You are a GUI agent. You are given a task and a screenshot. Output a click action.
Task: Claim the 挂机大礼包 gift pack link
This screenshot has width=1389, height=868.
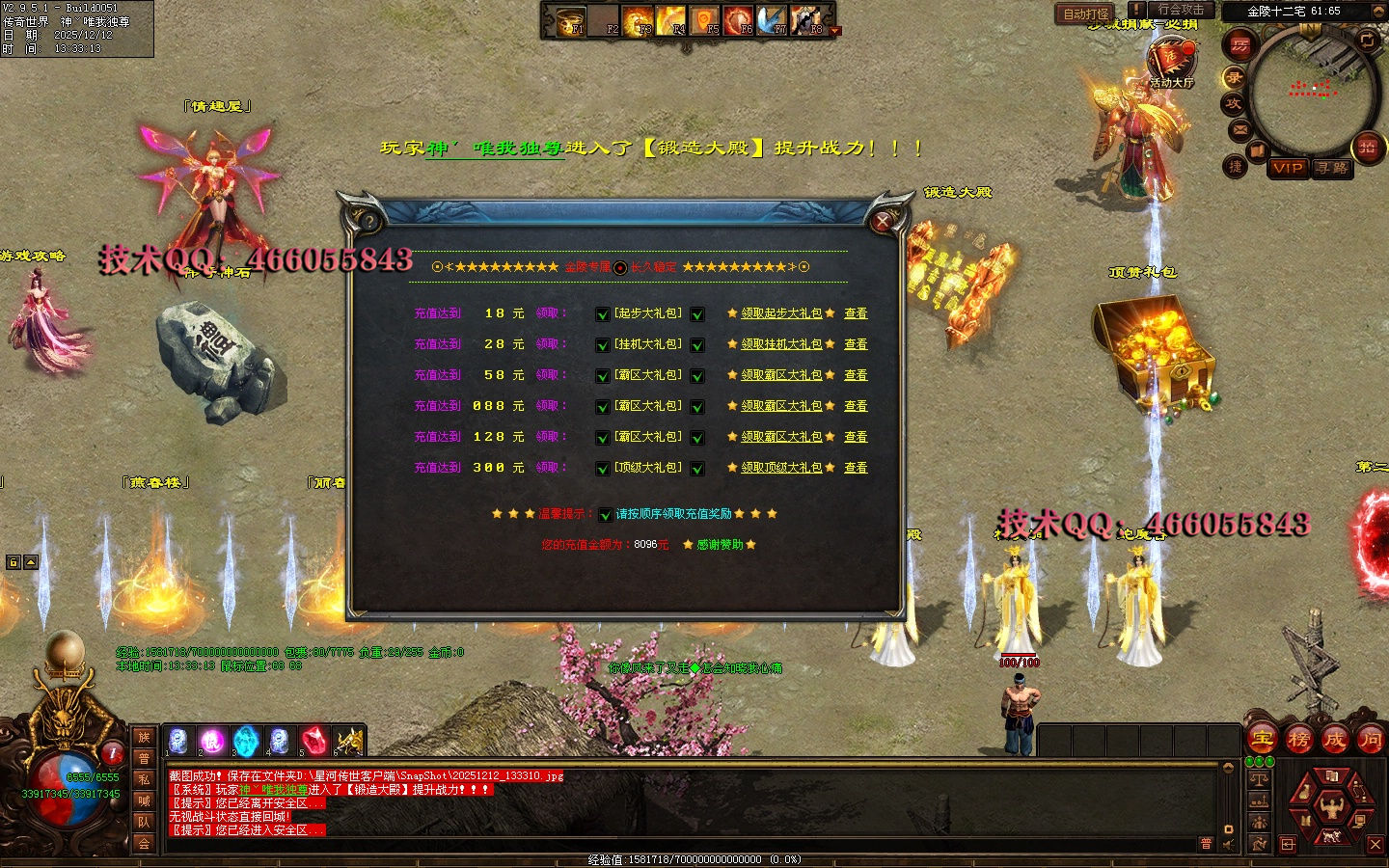pos(781,344)
